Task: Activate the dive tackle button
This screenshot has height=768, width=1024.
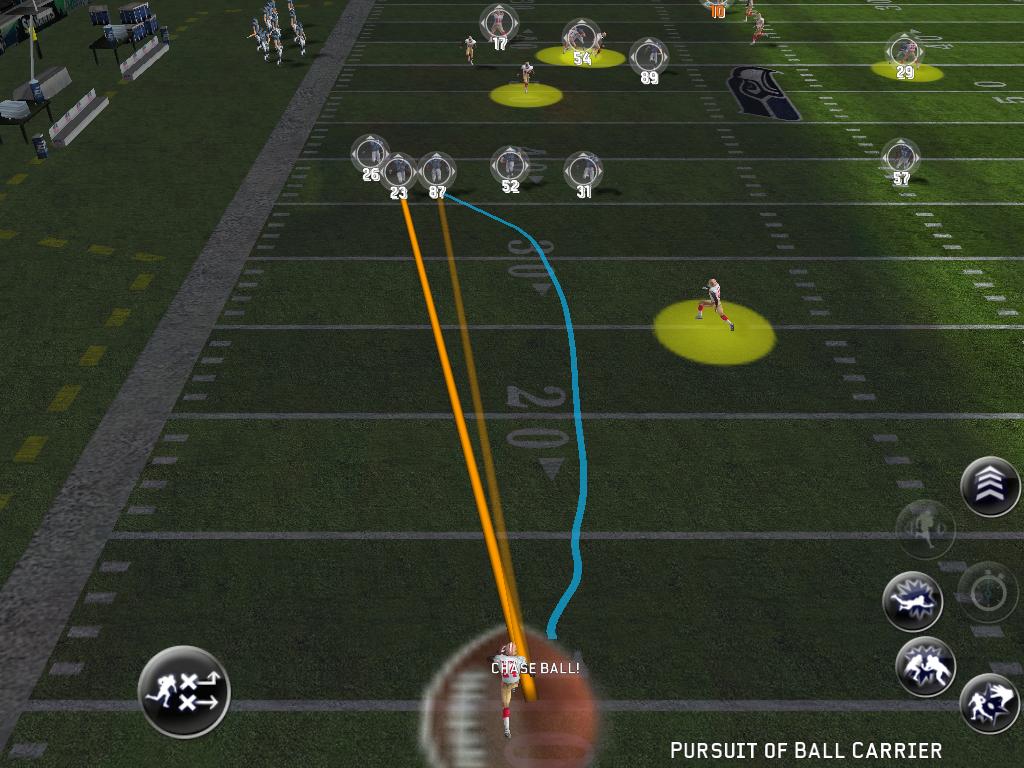Action: (913, 601)
